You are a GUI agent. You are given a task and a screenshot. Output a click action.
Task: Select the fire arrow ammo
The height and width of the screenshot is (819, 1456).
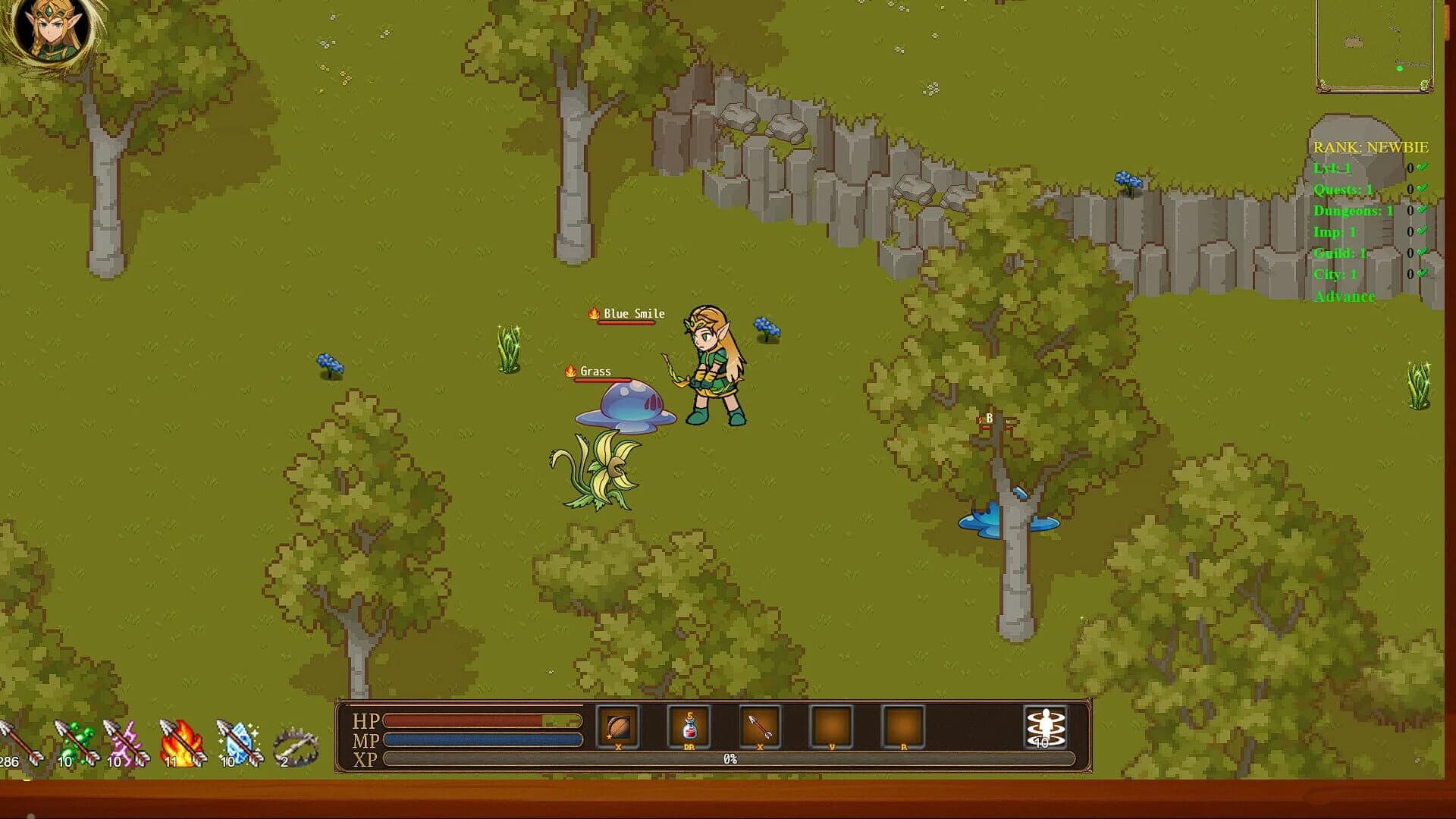[180, 739]
